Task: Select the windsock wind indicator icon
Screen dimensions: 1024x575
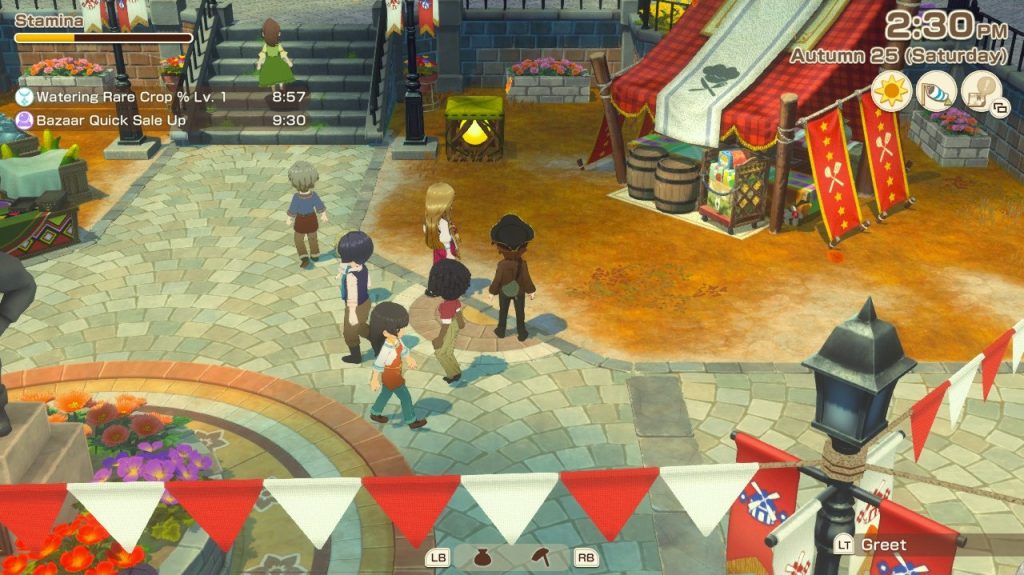Action: 936,92
